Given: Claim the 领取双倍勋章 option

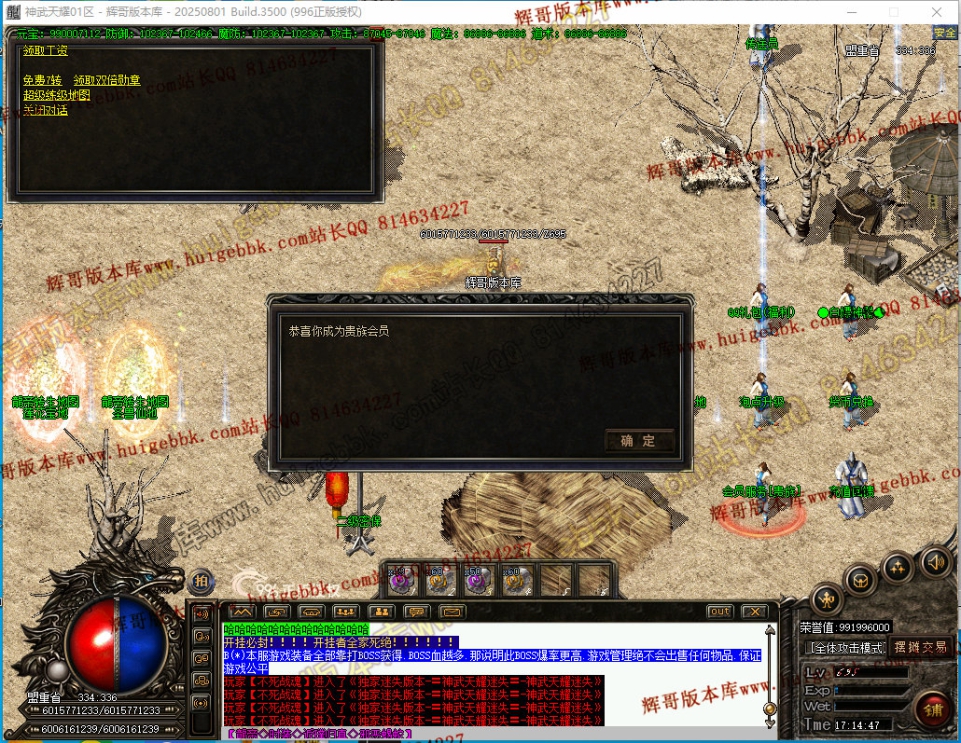Looking at the screenshot, I should click(x=107, y=80).
